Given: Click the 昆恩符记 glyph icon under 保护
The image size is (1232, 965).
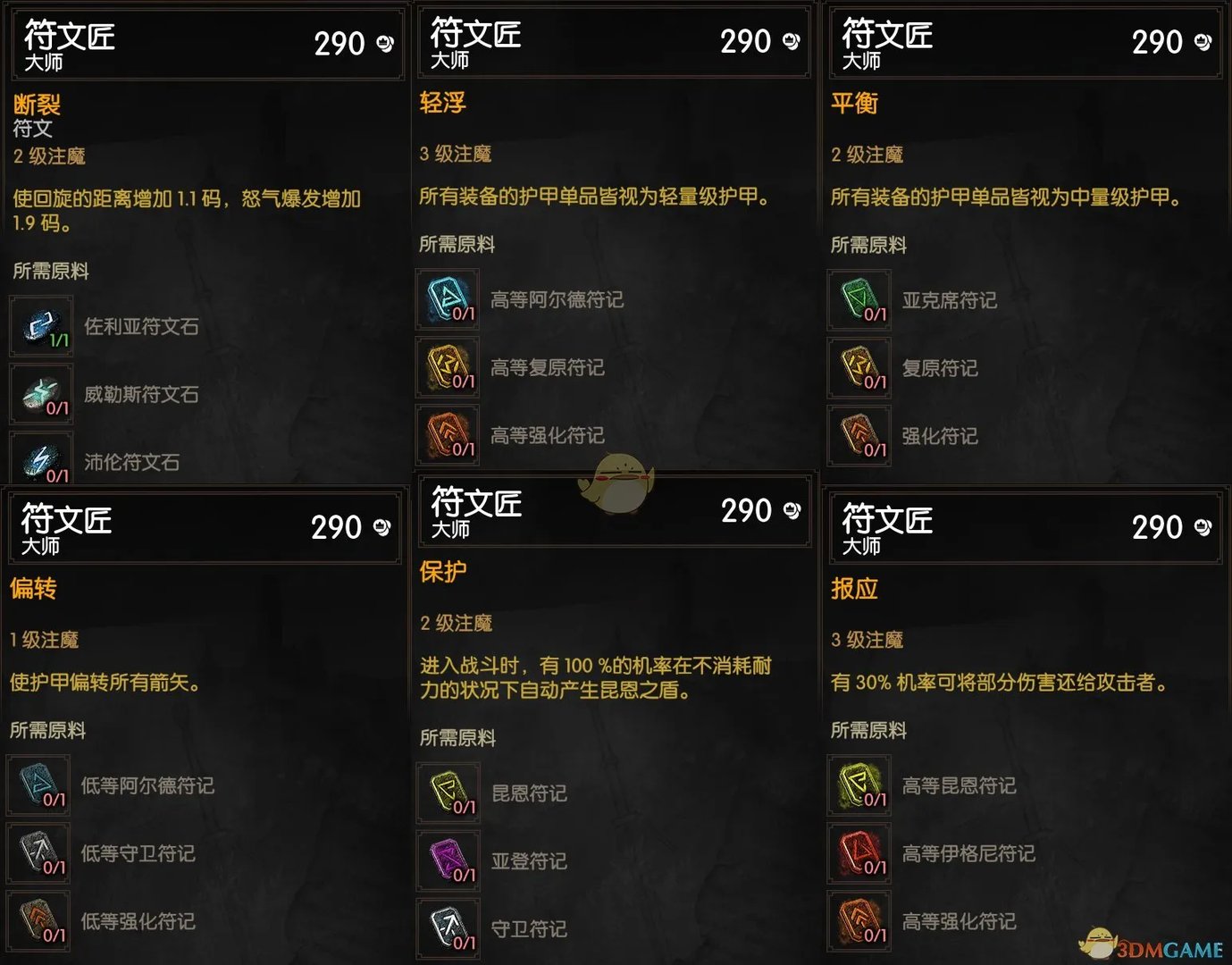Looking at the screenshot, I should (448, 793).
